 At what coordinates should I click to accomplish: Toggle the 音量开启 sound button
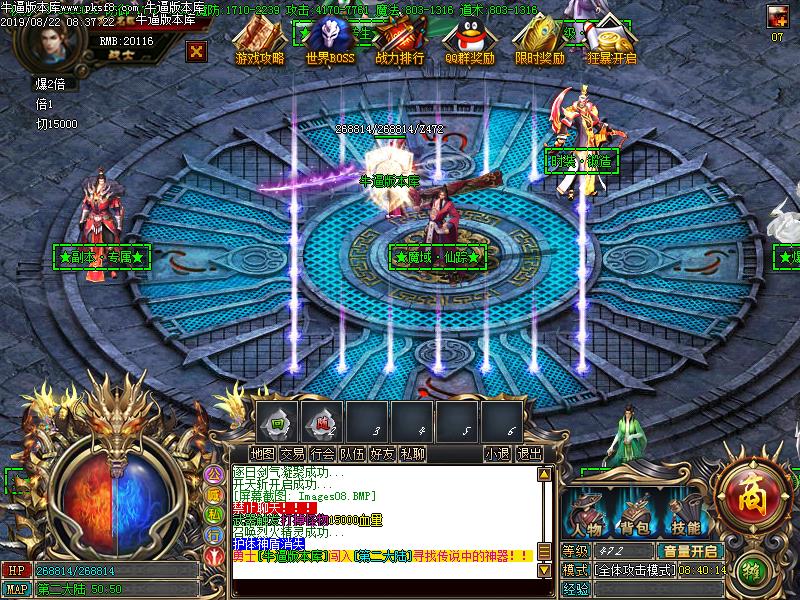689,551
